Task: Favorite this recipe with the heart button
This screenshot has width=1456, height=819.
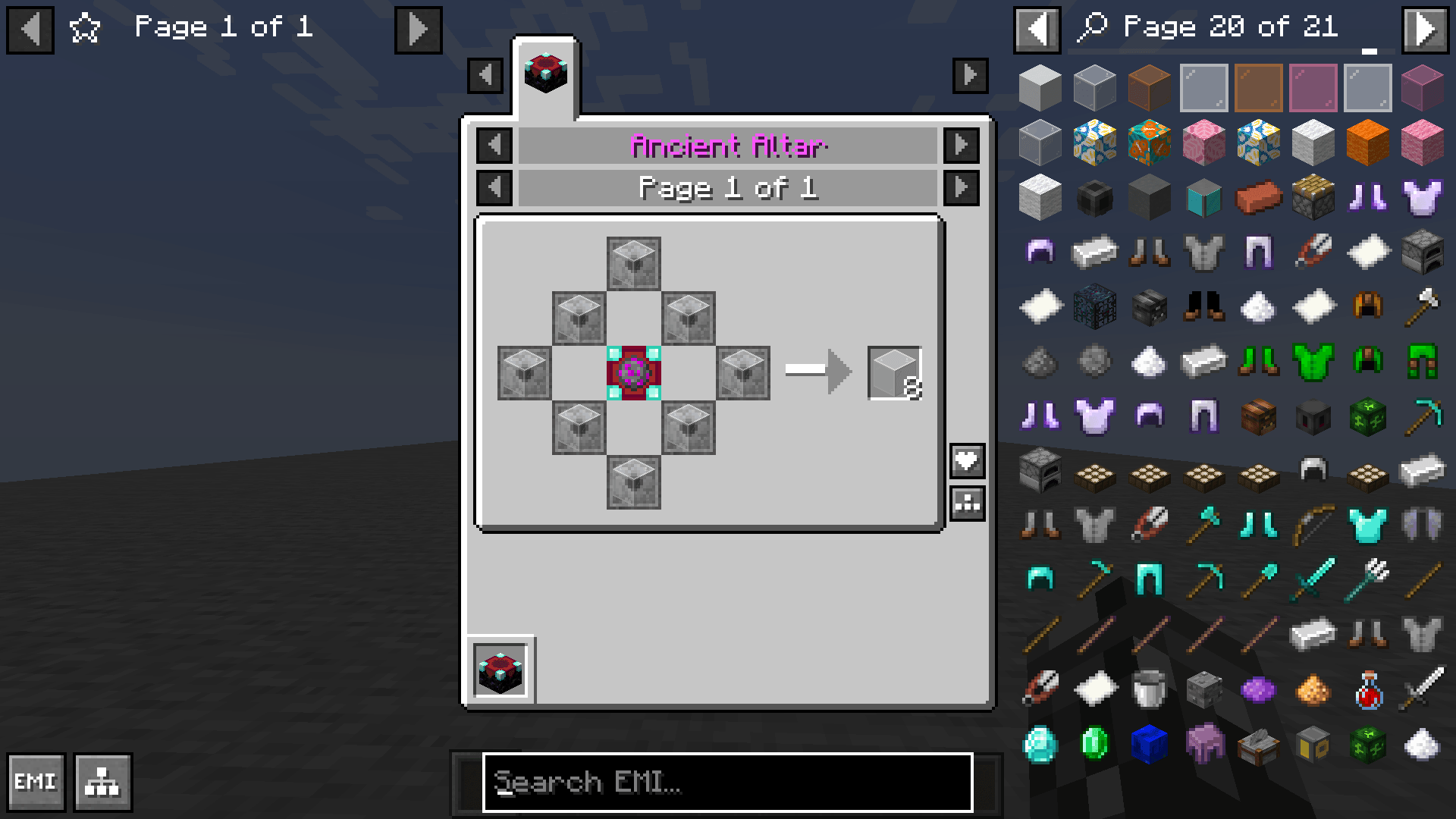Action: tap(966, 460)
